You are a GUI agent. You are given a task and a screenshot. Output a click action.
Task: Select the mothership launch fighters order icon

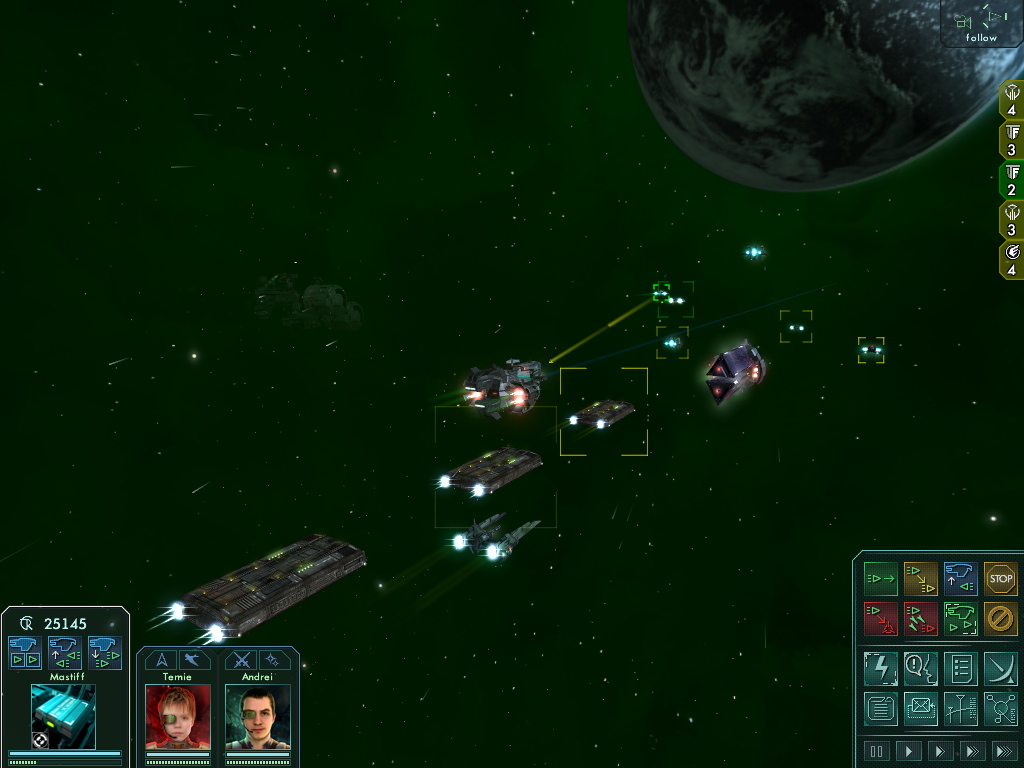(960, 579)
